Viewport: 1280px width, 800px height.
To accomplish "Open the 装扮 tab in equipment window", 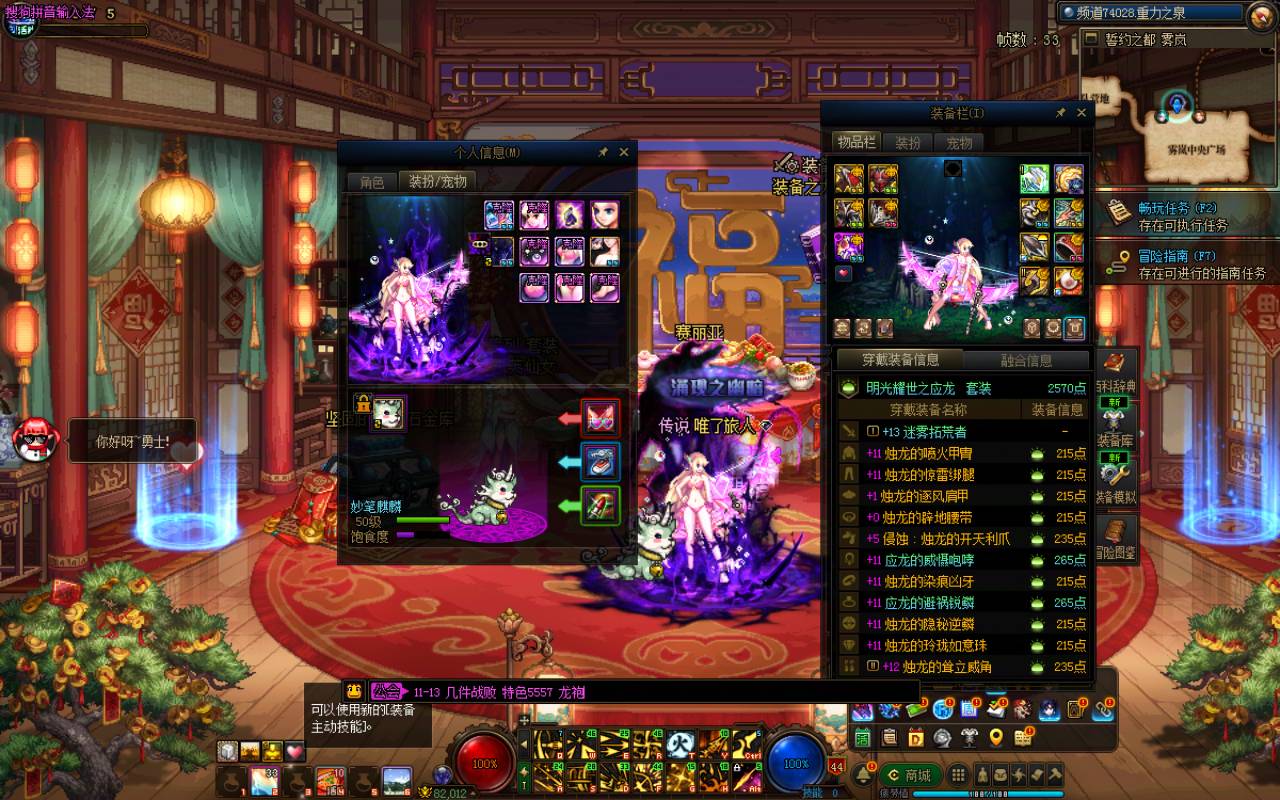I will coord(907,142).
